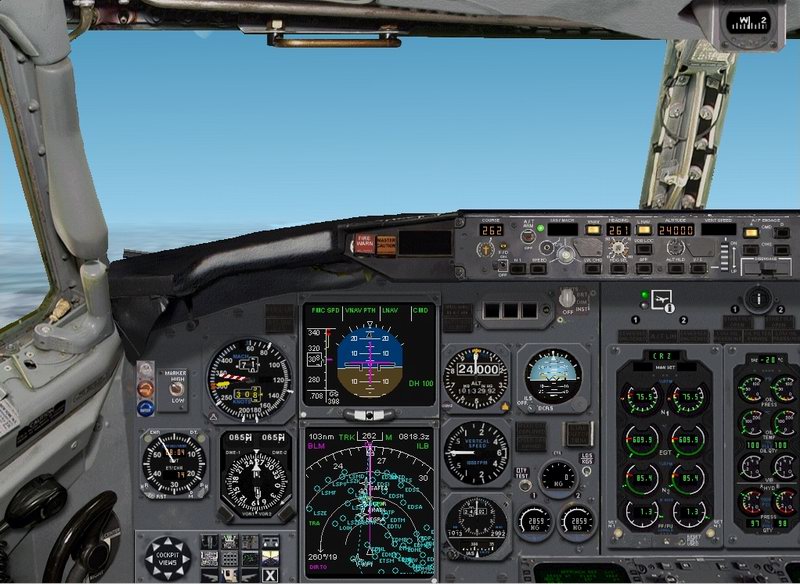800x584 pixels.
Task: Engage the SPEED autothrottle button
Action: tap(541, 266)
